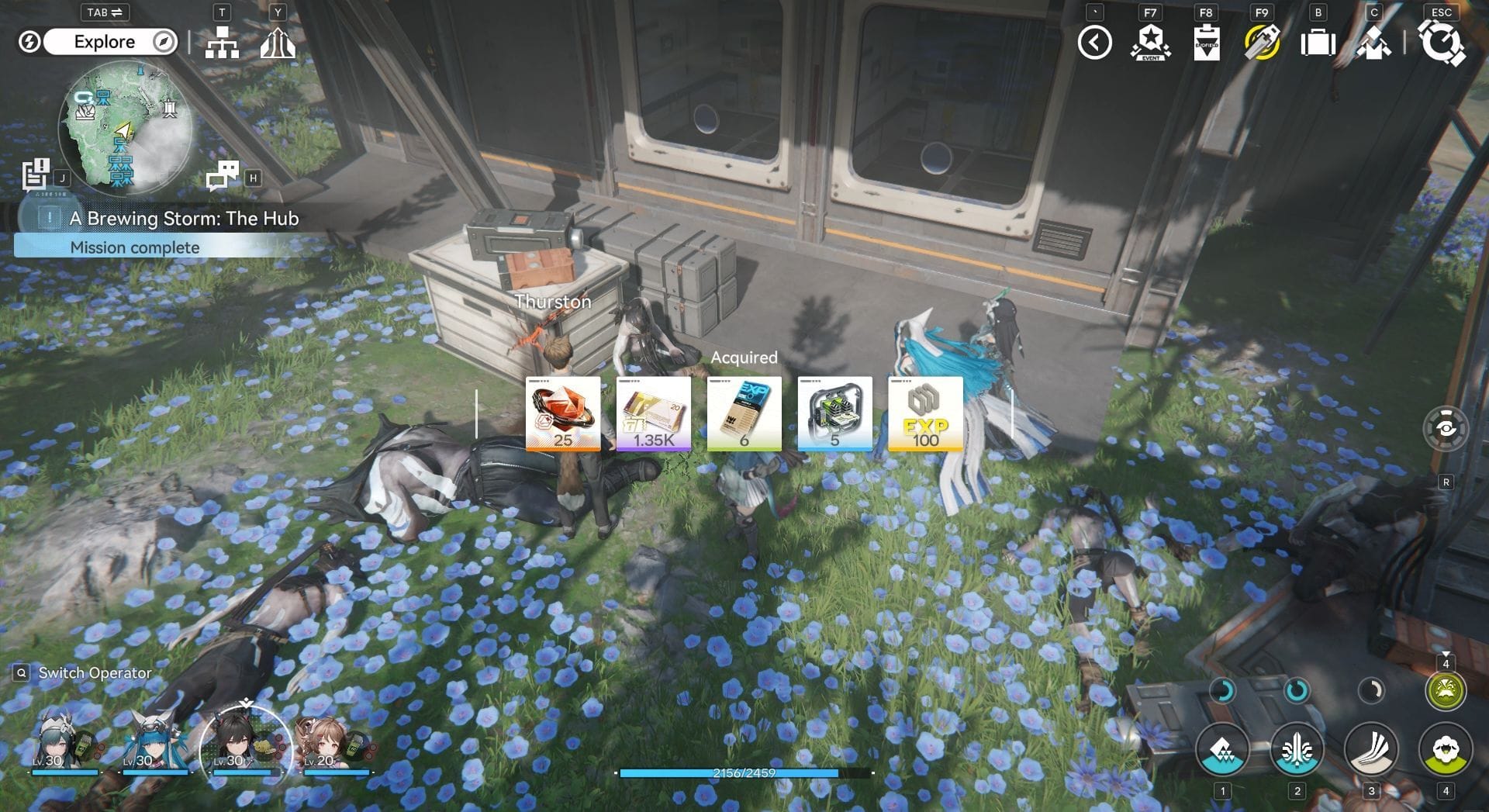Toggle the eye camera view button

click(1445, 428)
